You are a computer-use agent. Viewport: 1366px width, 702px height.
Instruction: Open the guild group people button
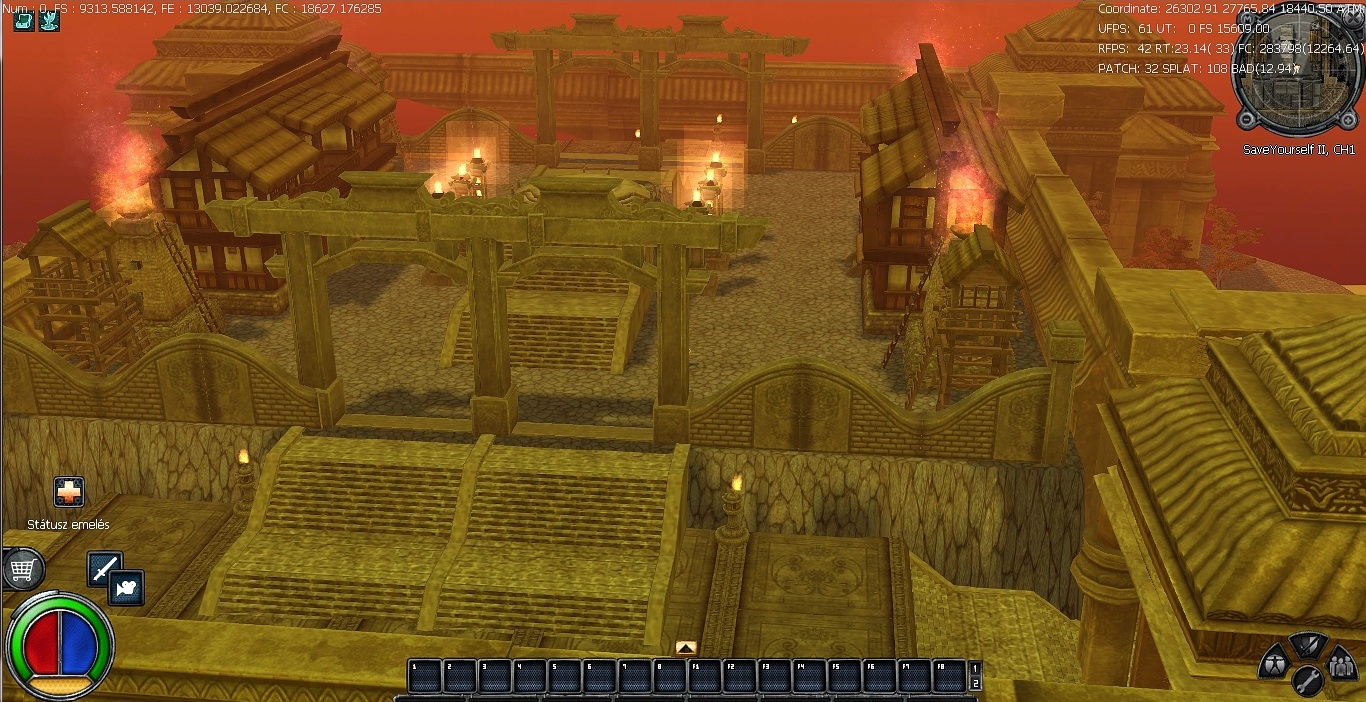tap(1341, 662)
